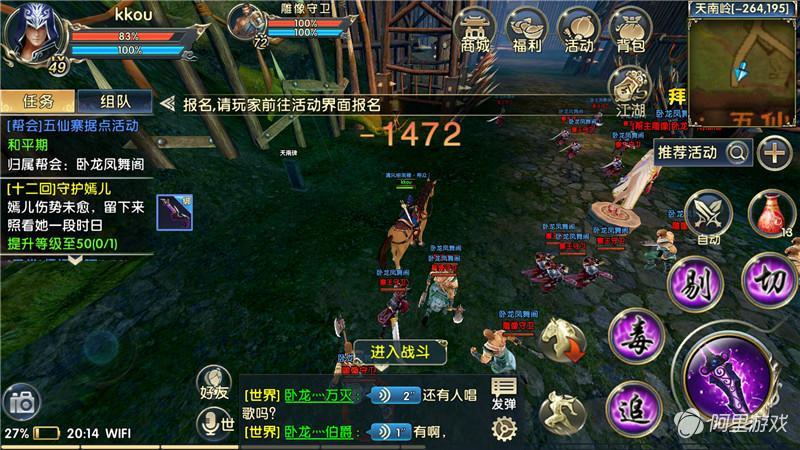
Task: Take a screenshot with the camera icon
Action: [x=21, y=404]
